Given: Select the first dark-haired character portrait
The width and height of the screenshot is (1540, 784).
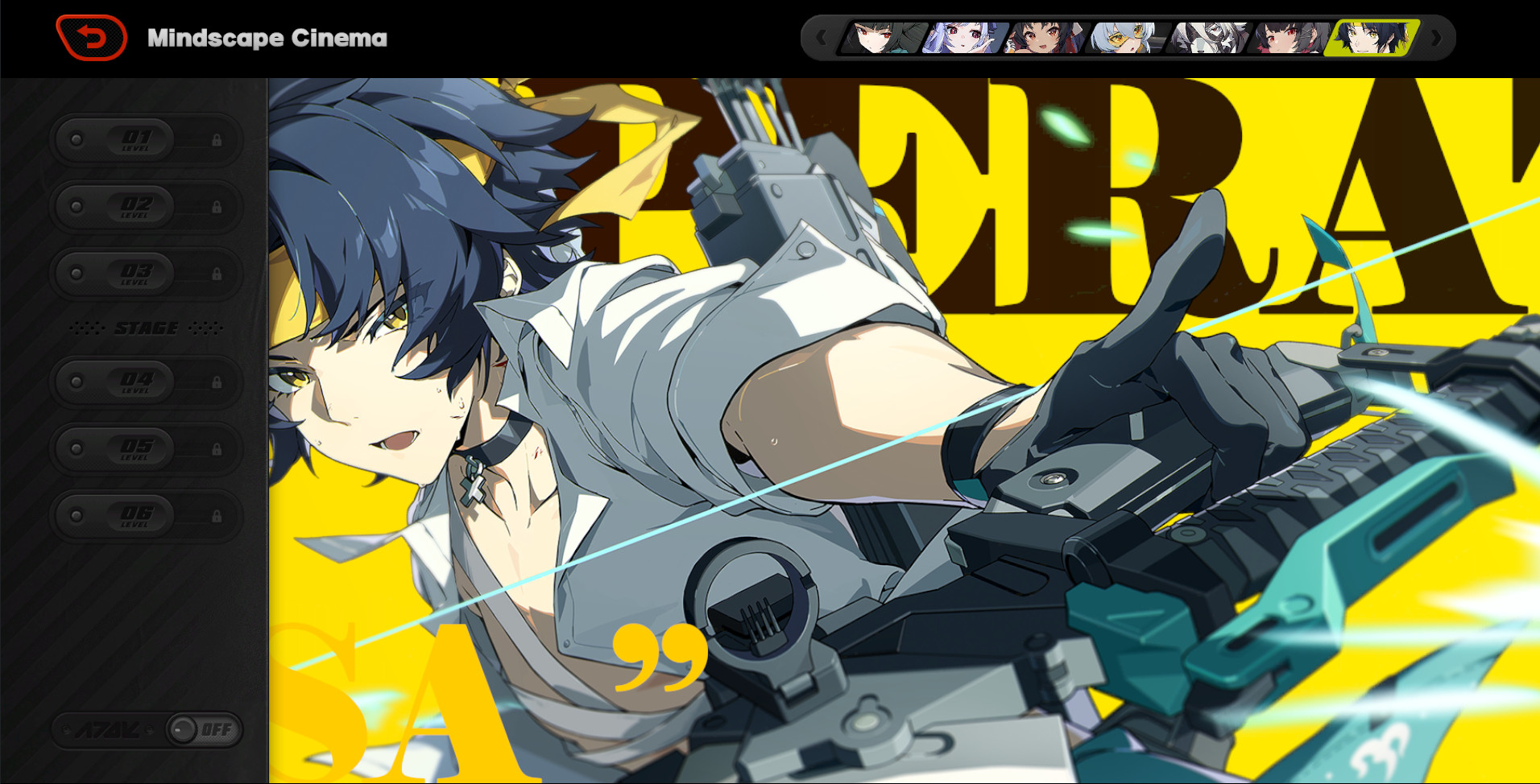Looking at the screenshot, I should [882, 38].
